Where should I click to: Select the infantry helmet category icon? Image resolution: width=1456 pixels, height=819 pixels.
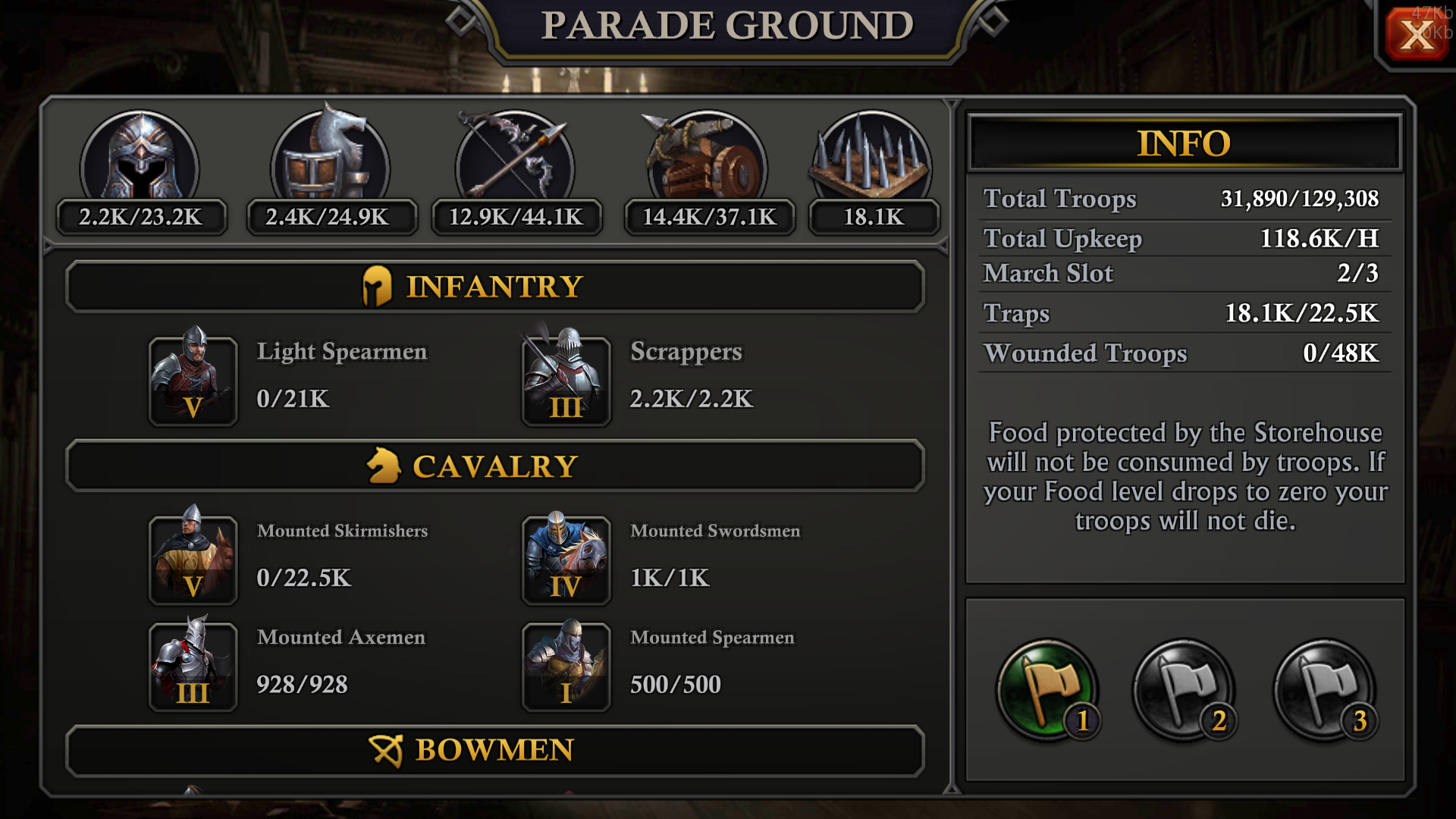click(140, 159)
